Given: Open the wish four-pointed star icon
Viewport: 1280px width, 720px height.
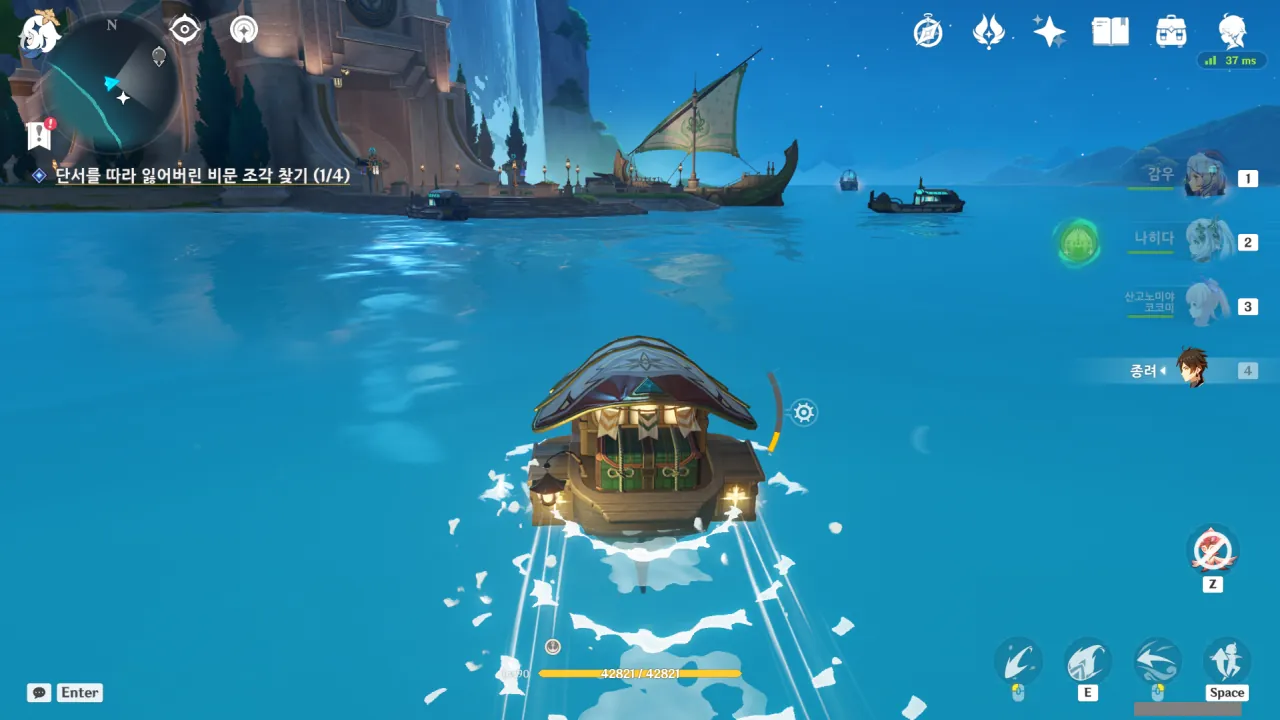Looking at the screenshot, I should 1049,32.
